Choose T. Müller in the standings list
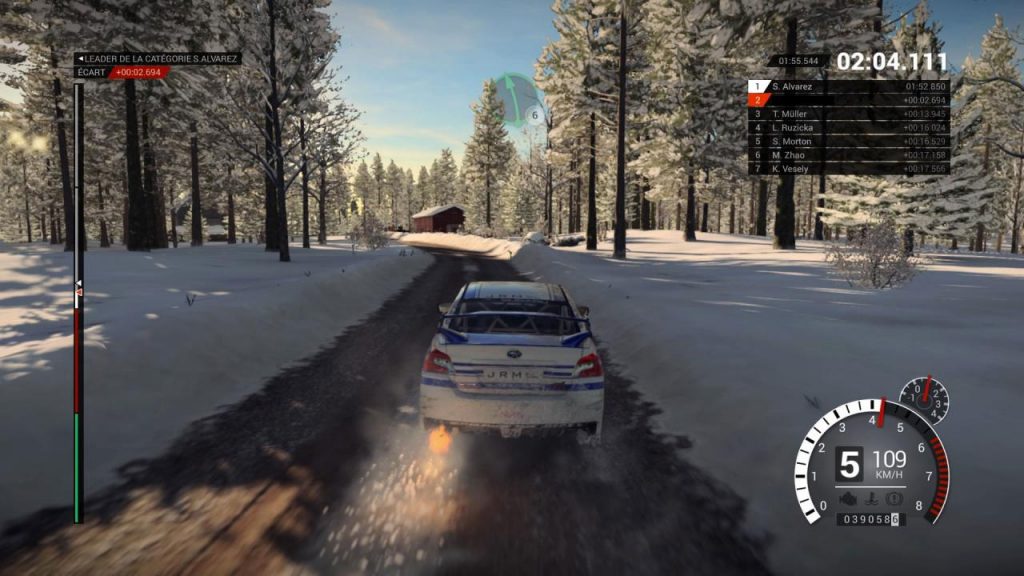Image resolution: width=1024 pixels, height=576 pixels. click(x=848, y=114)
